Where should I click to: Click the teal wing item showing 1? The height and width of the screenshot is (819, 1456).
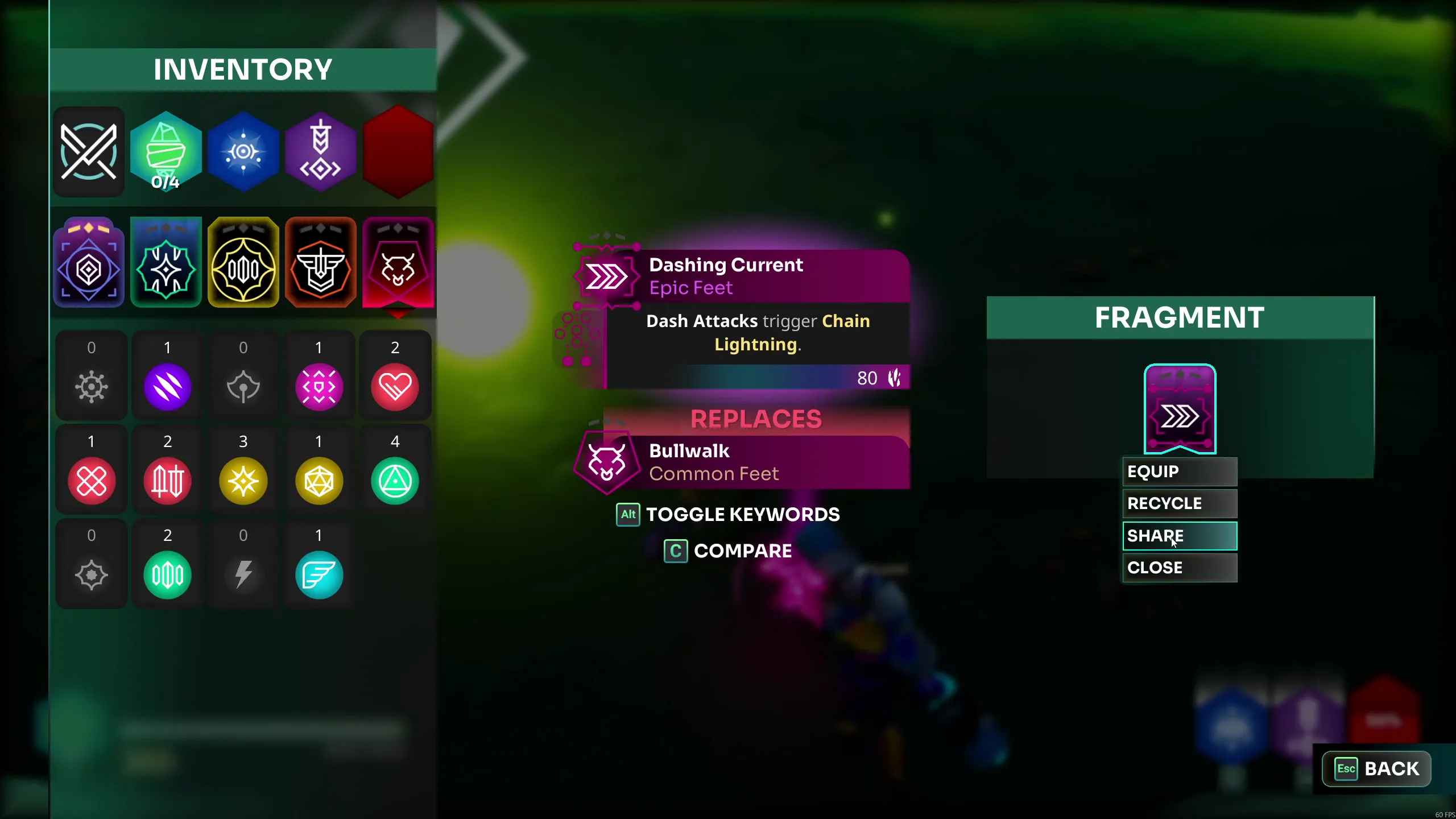[319, 574]
